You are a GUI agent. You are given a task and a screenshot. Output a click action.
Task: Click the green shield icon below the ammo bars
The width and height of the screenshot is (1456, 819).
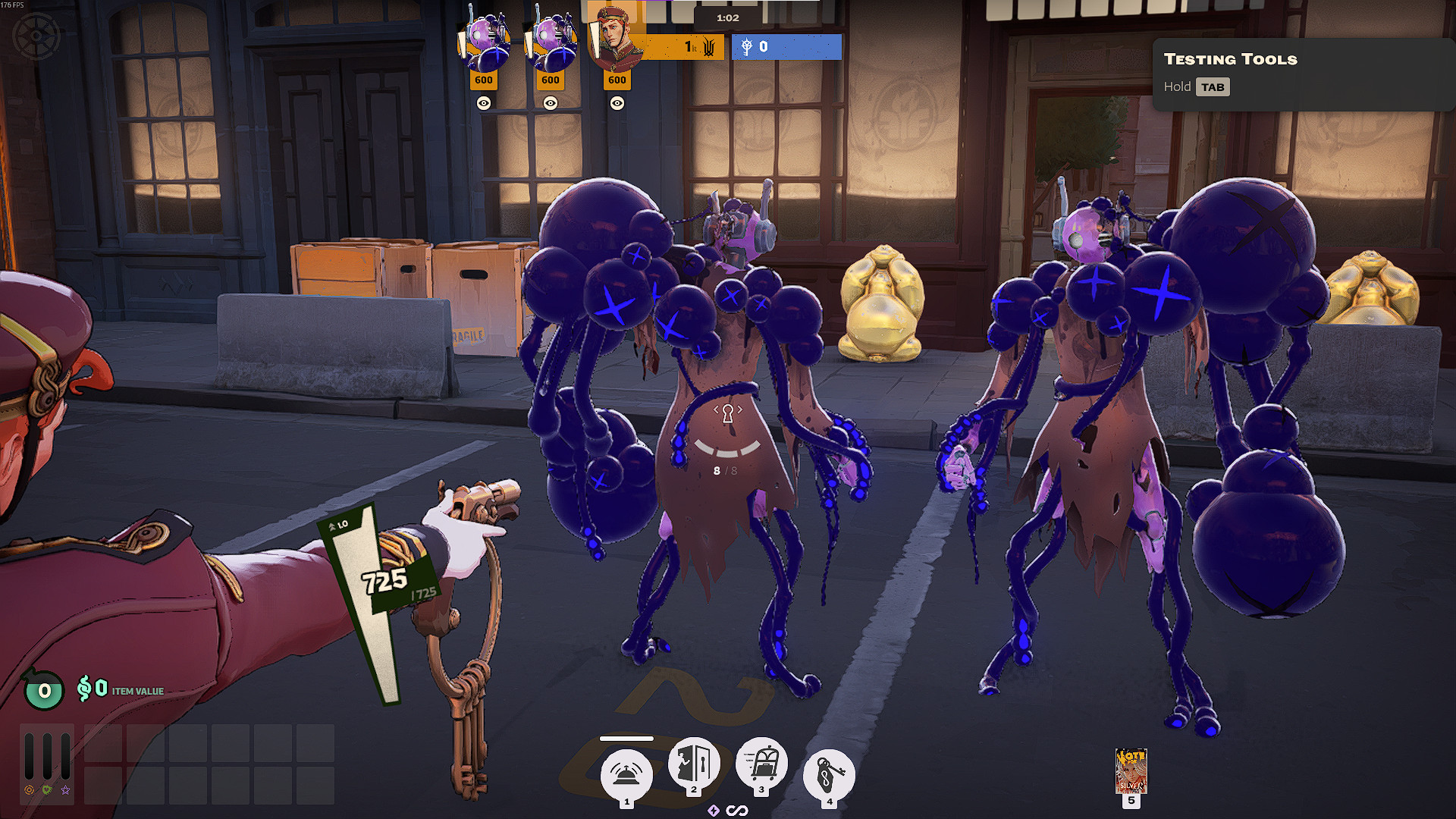(x=47, y=789)
